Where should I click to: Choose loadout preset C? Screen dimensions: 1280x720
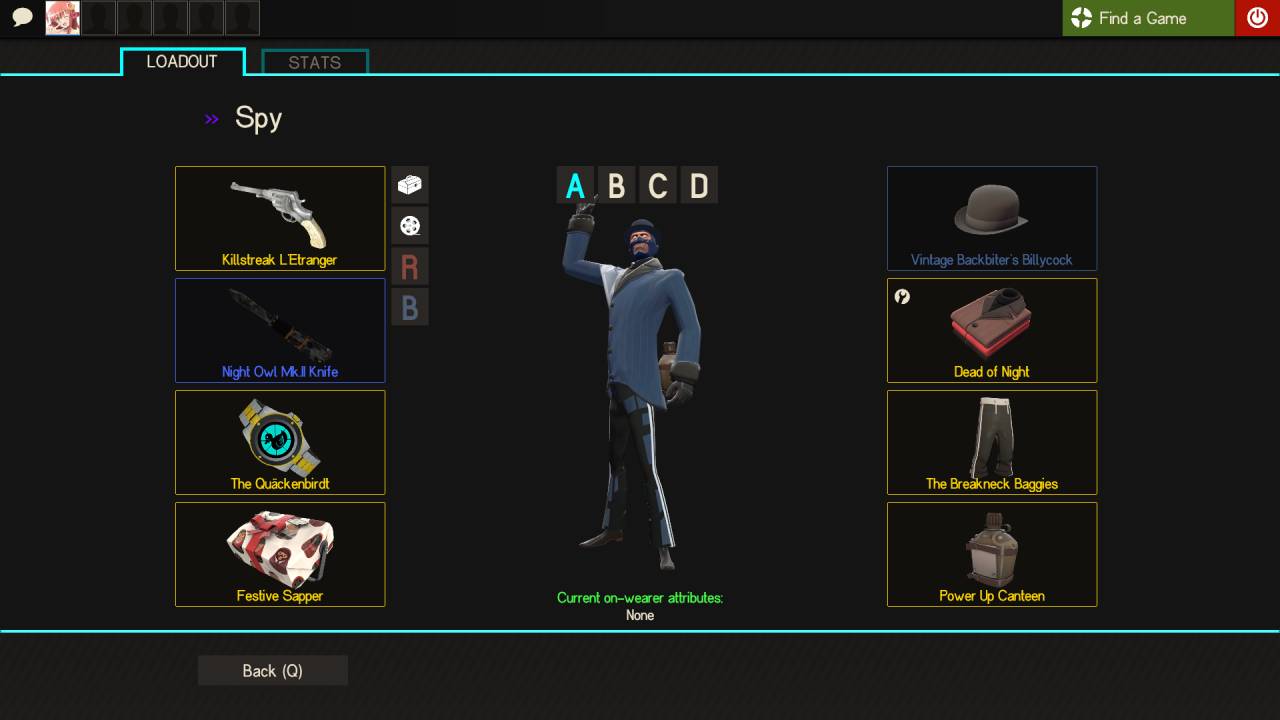[657, 186]
